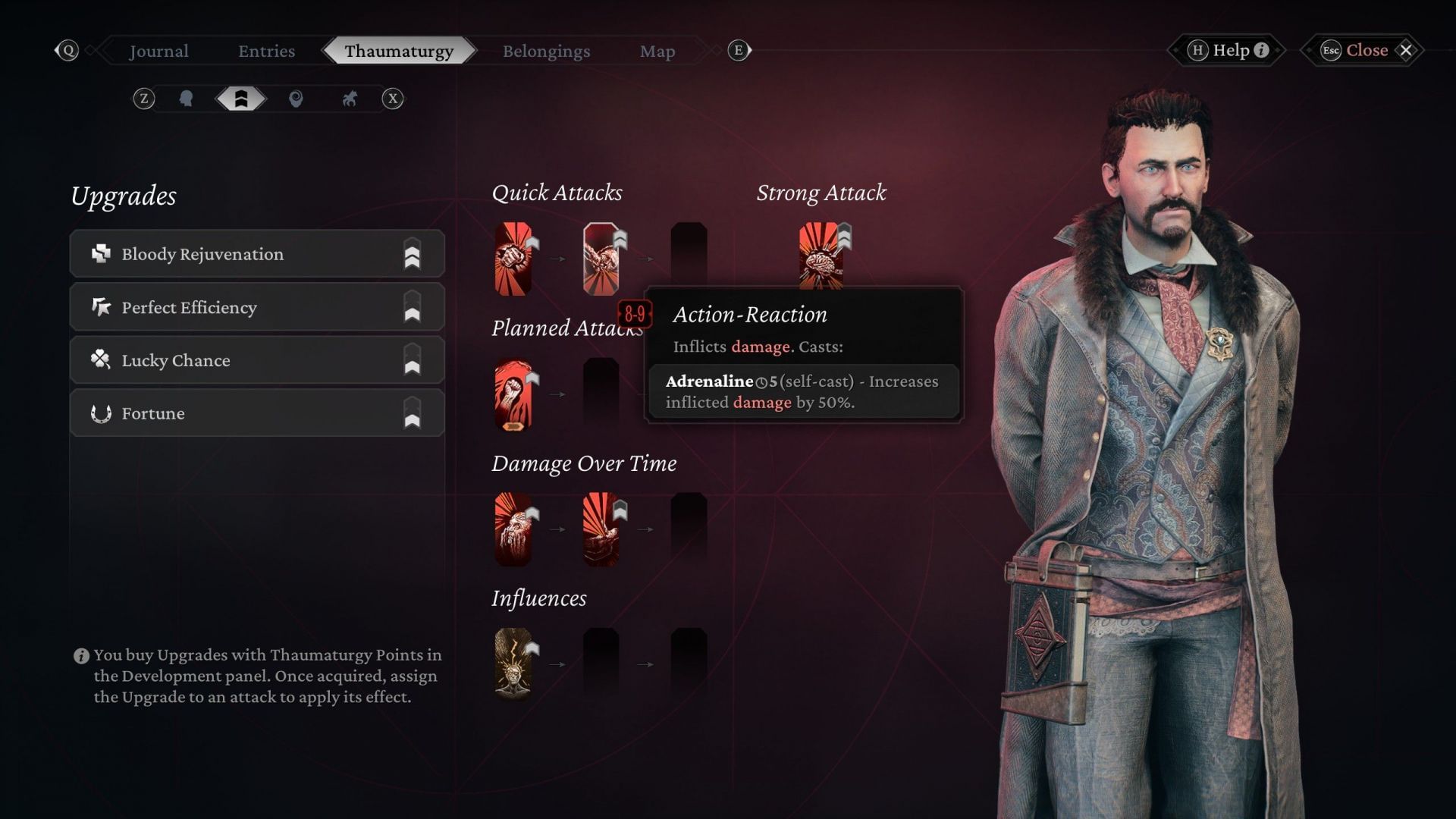Select the Thaumaturgy tab

tap(399, 51)
